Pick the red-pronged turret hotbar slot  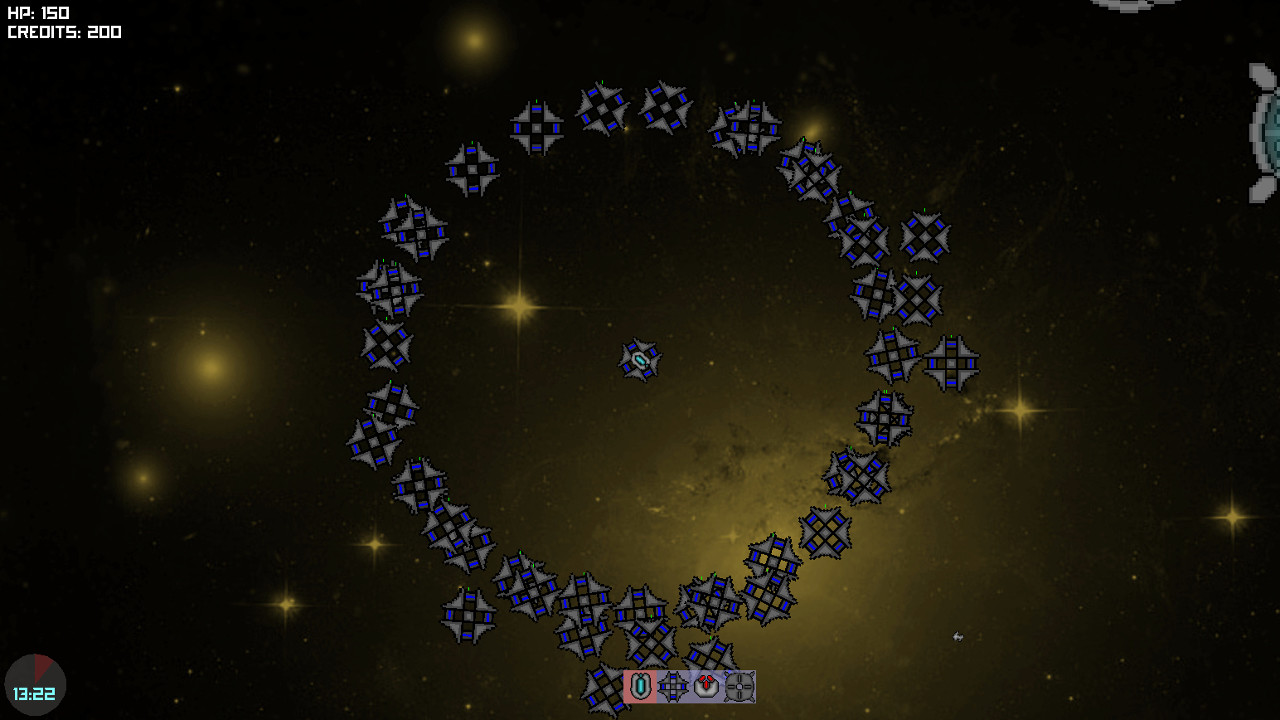(706, 687)
